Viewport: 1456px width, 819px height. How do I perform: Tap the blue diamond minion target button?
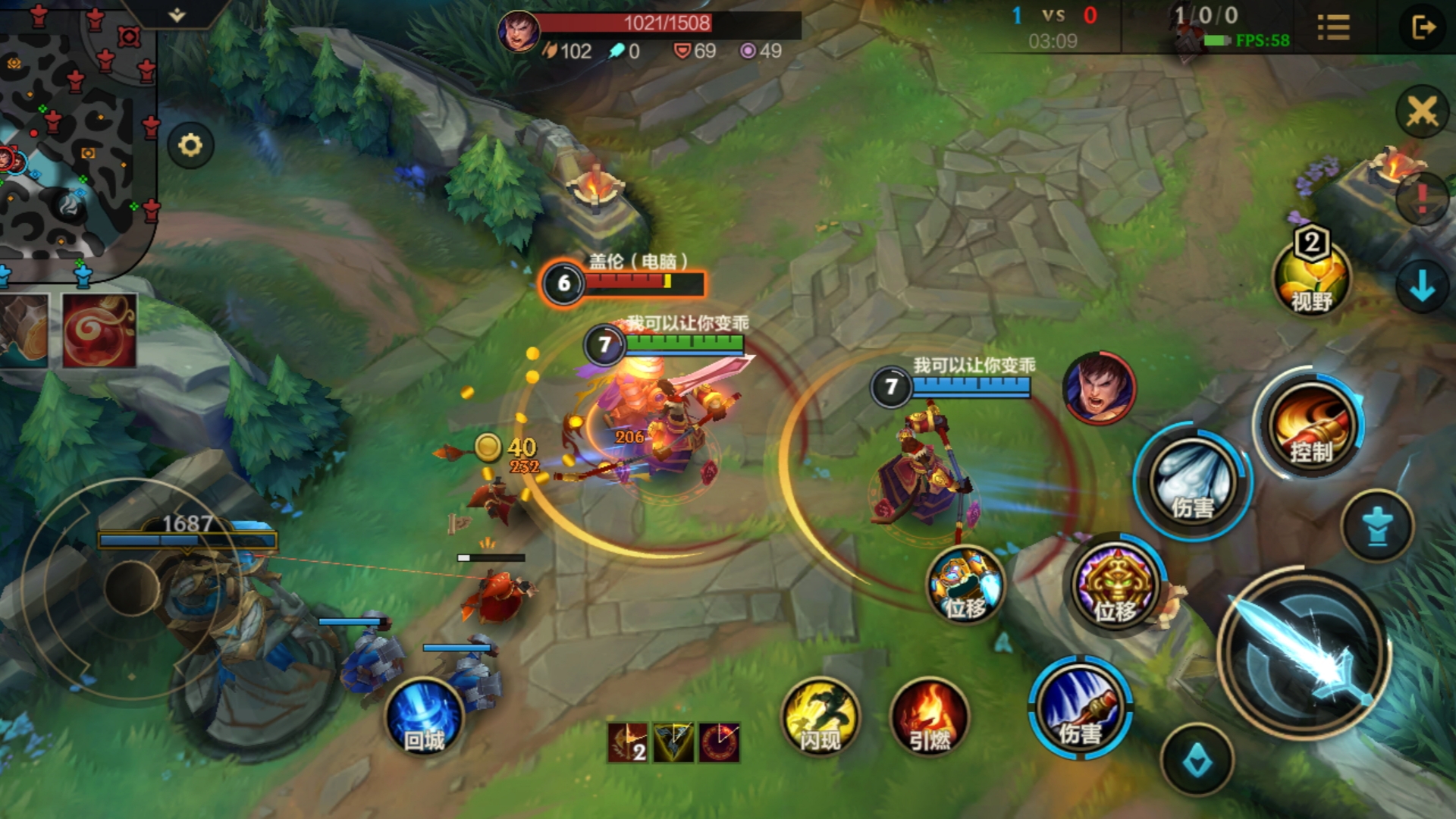point(1197,760)
